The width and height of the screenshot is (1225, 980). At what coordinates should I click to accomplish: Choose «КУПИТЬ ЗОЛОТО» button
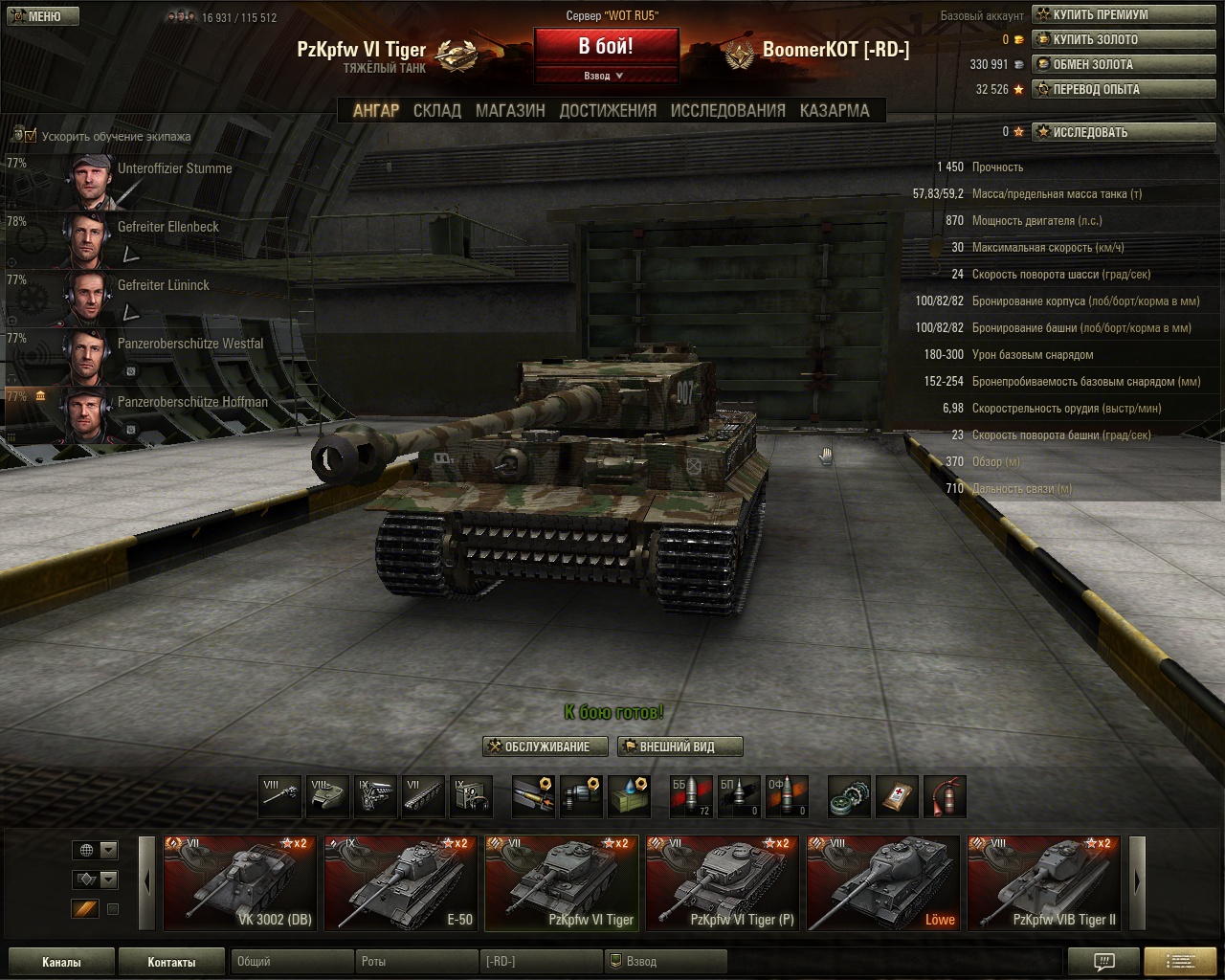pos(1095,39)
